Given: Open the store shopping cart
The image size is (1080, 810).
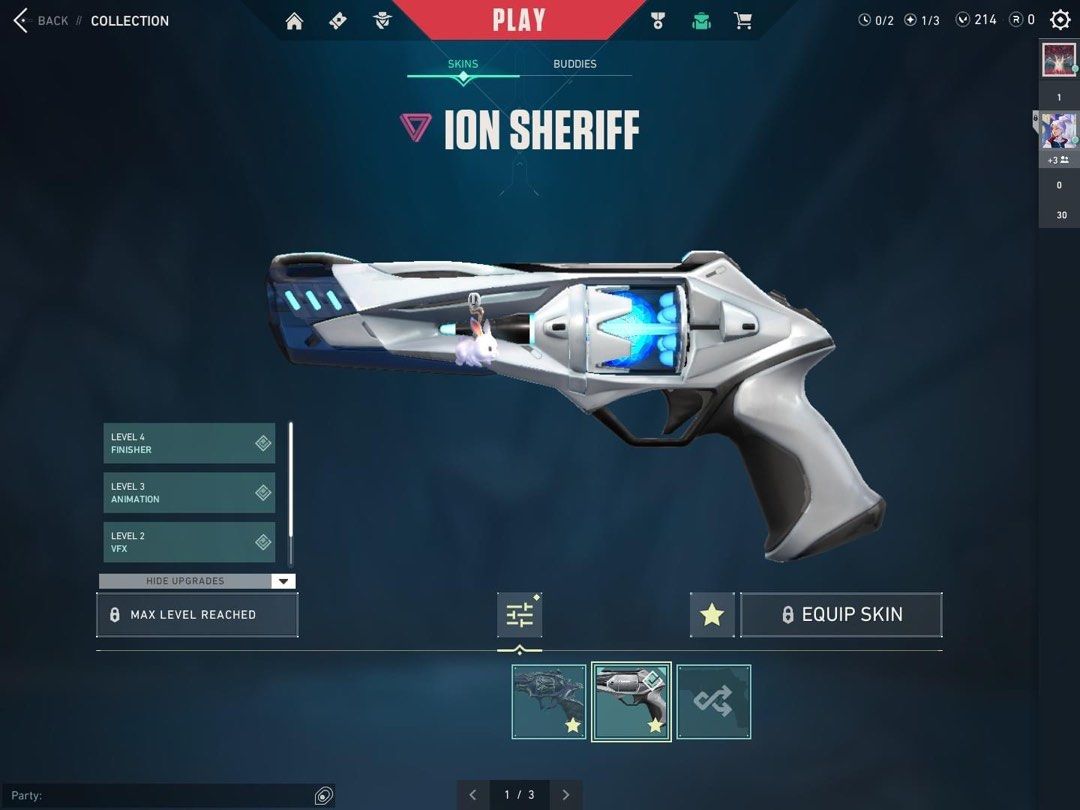Looking at the screenshot, I should (743, 21).
